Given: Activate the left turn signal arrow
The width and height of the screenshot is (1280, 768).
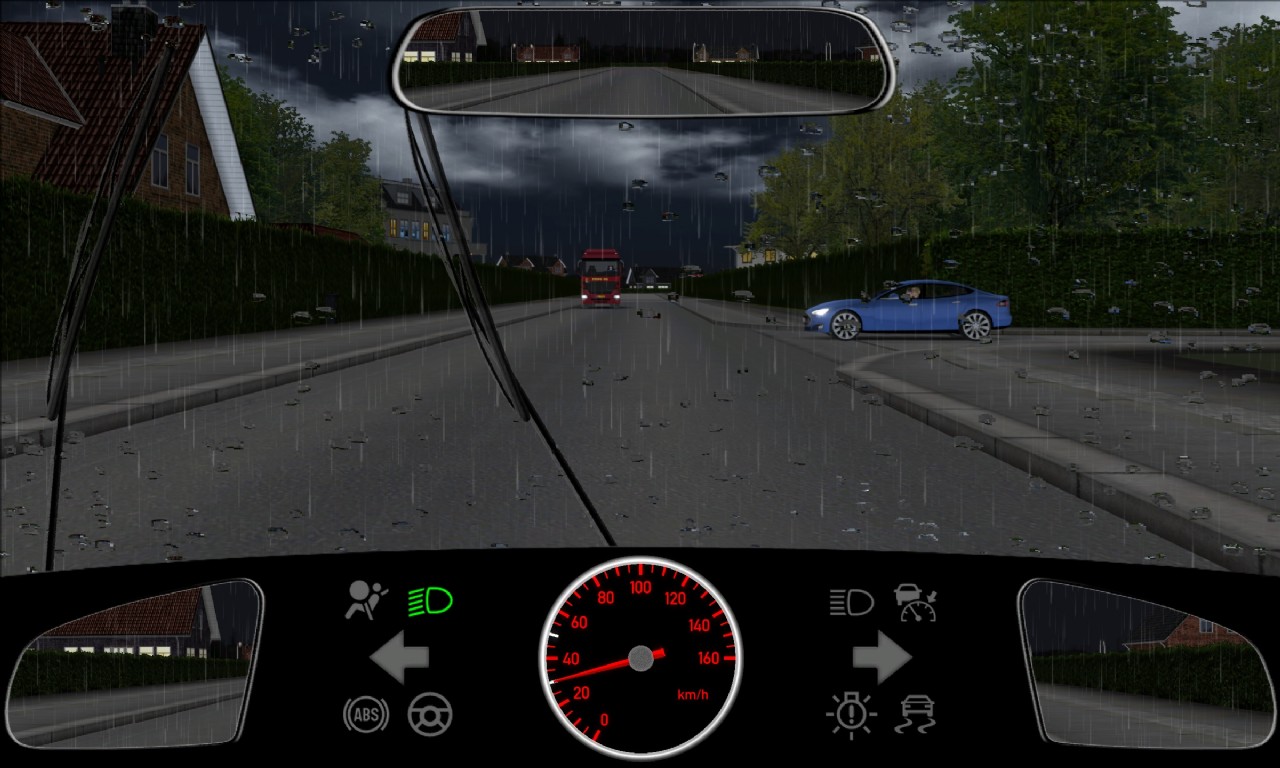Looking at the screenshot, I should [399, 658].
